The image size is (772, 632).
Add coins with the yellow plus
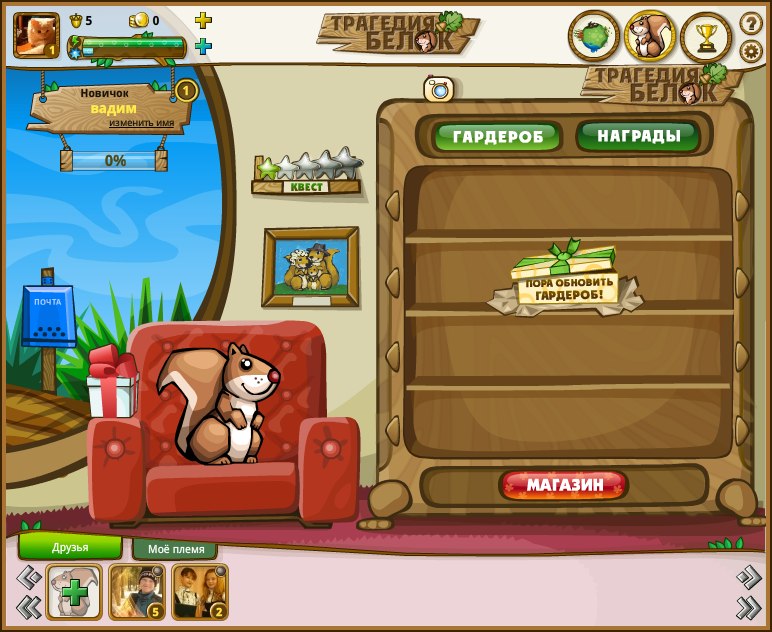[203, 20]
